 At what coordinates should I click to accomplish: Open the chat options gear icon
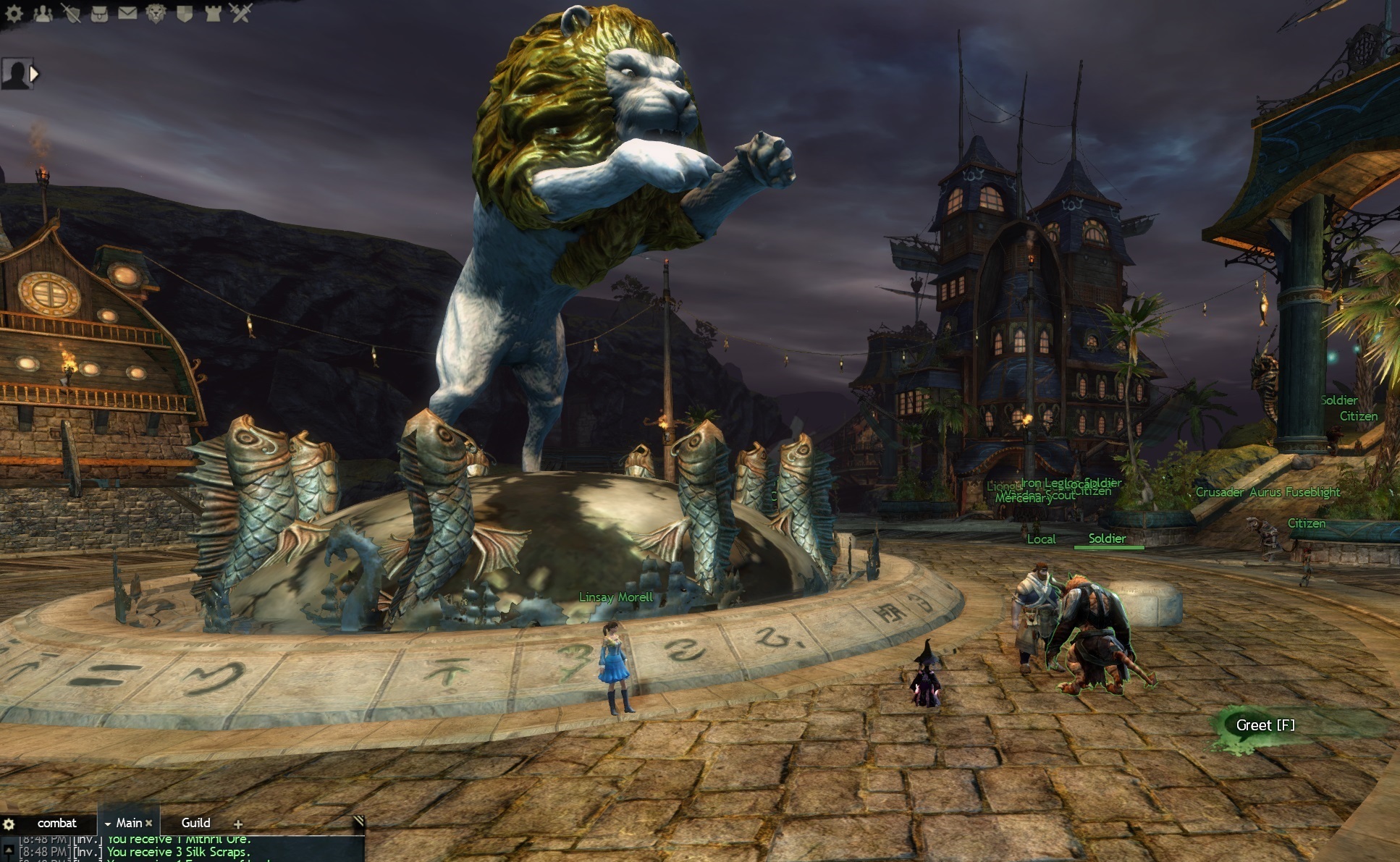pyautogui.click(x=9, y=824)
